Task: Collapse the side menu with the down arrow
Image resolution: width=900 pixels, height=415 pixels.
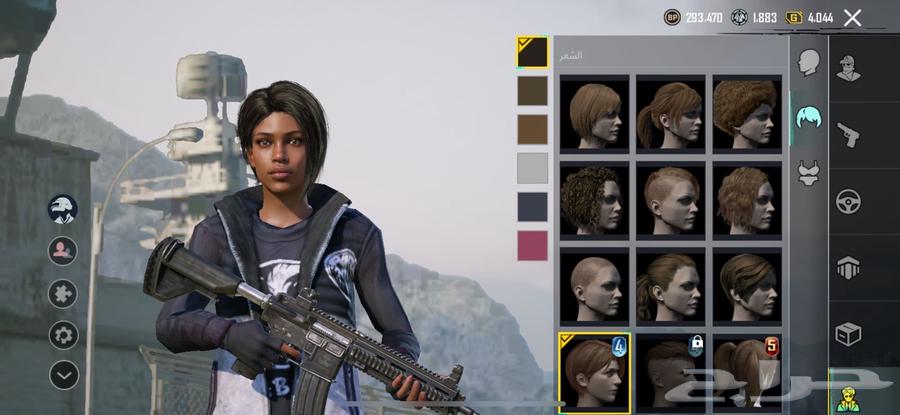Action: 63,375
